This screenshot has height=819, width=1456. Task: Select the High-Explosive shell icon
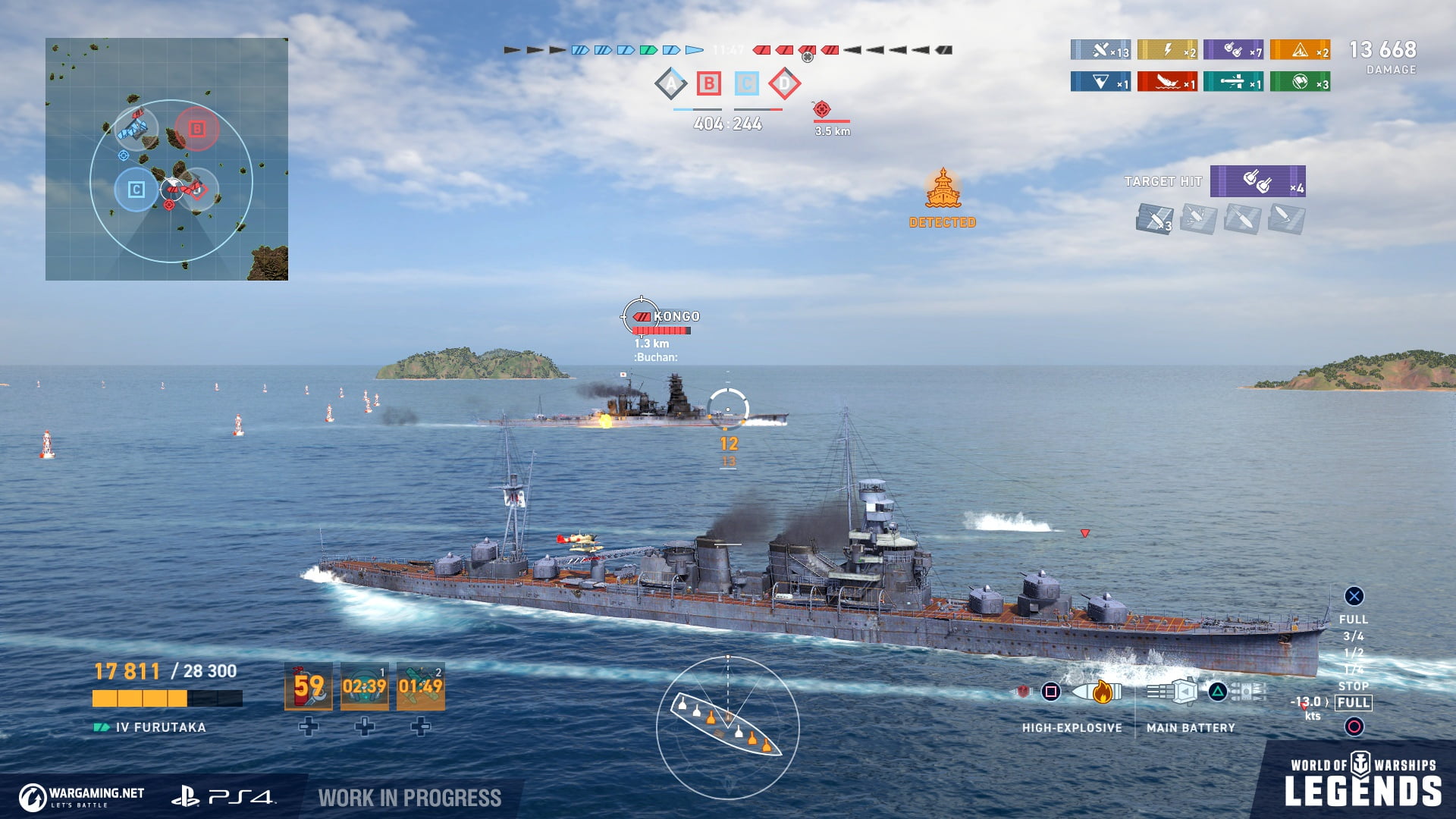[1097, 692]
